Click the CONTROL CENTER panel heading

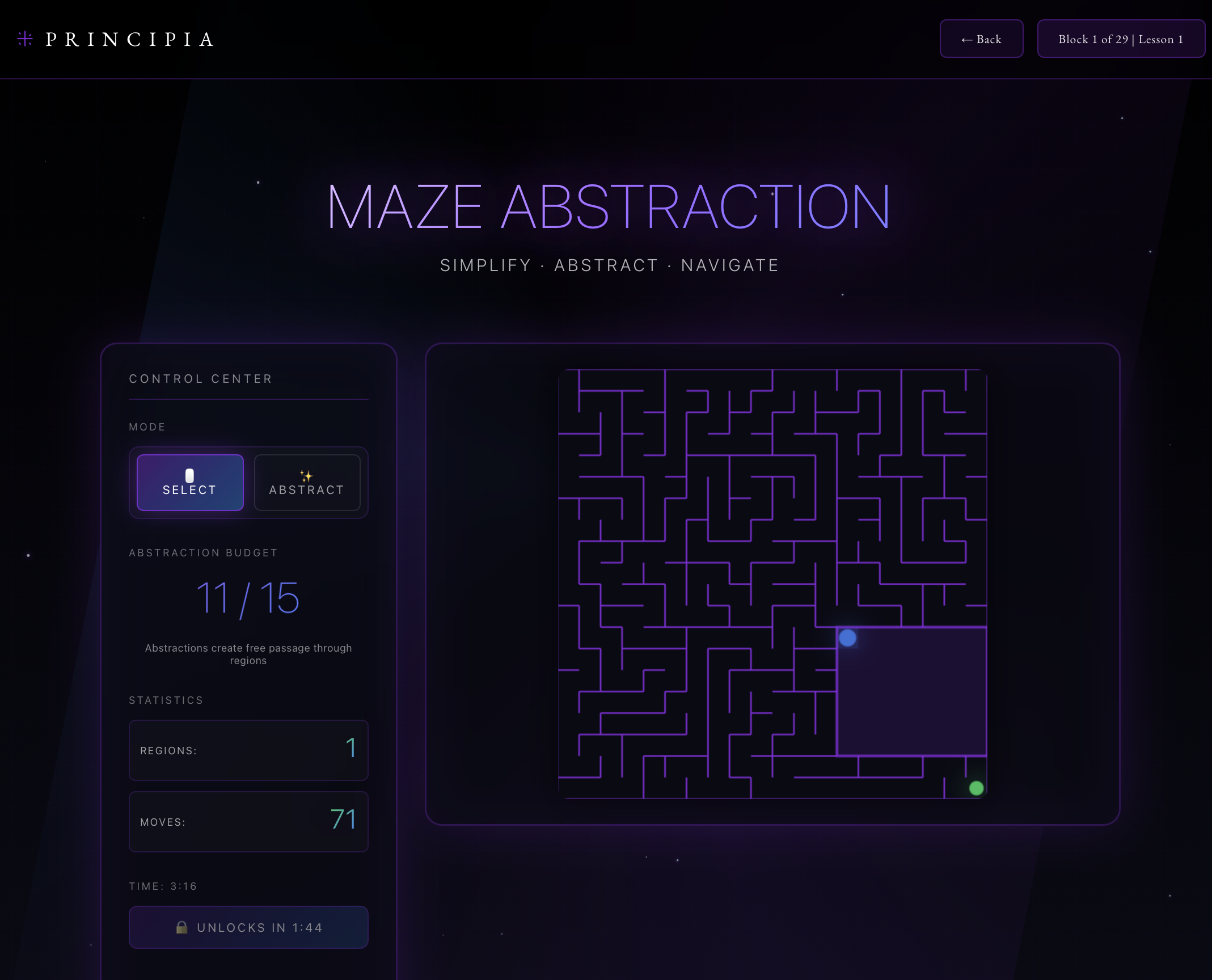(201, 378)
